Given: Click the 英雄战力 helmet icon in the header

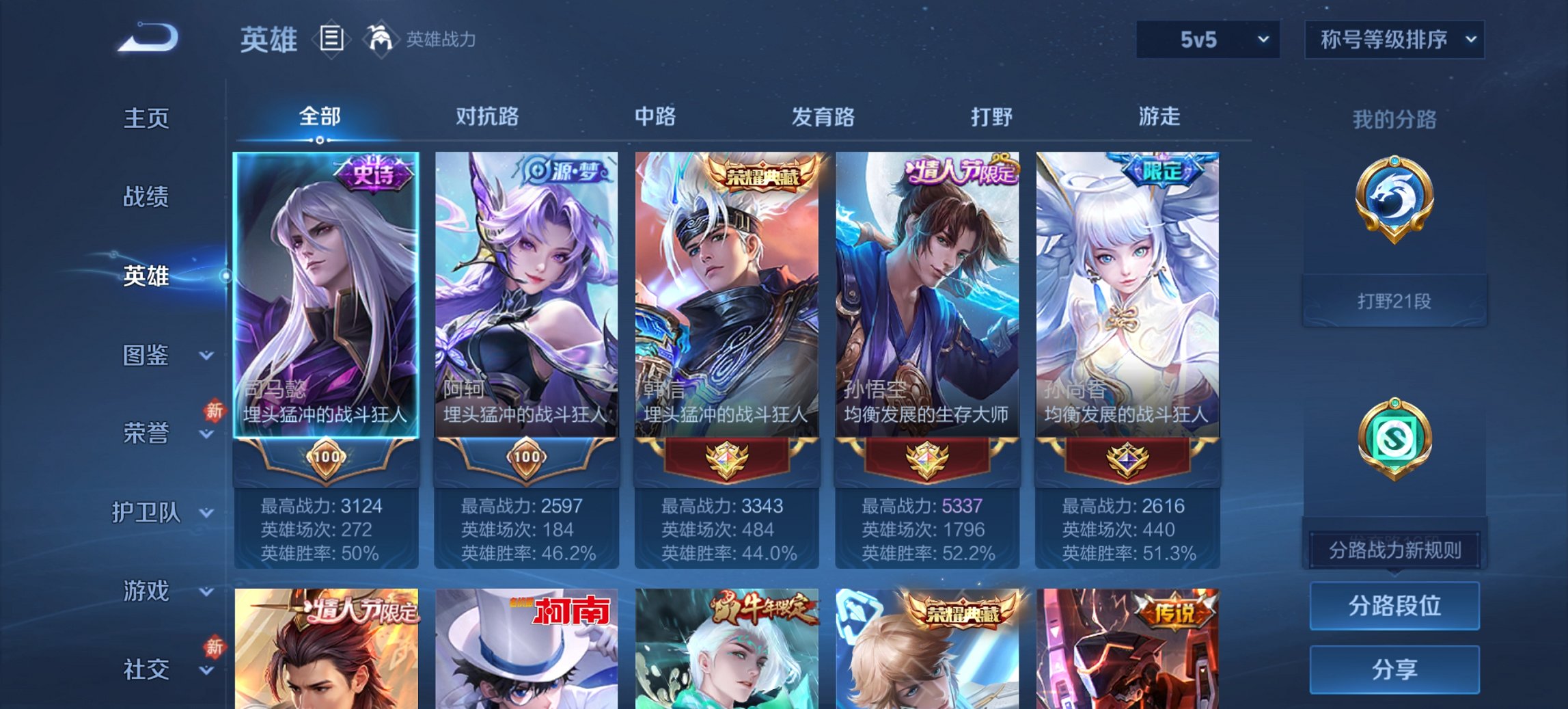Looking at the screenshot, I should [x=381, y=38].
